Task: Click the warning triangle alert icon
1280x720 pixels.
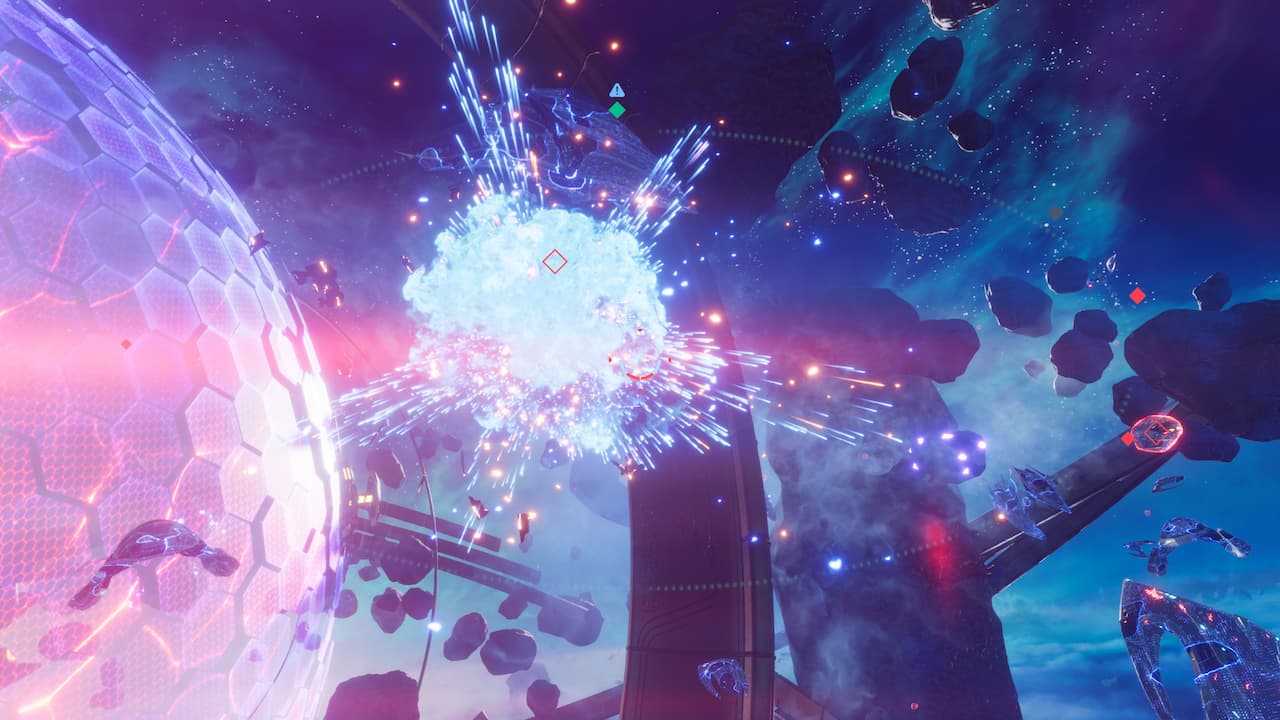Action: pyautogui.click(x=617, y=90)
